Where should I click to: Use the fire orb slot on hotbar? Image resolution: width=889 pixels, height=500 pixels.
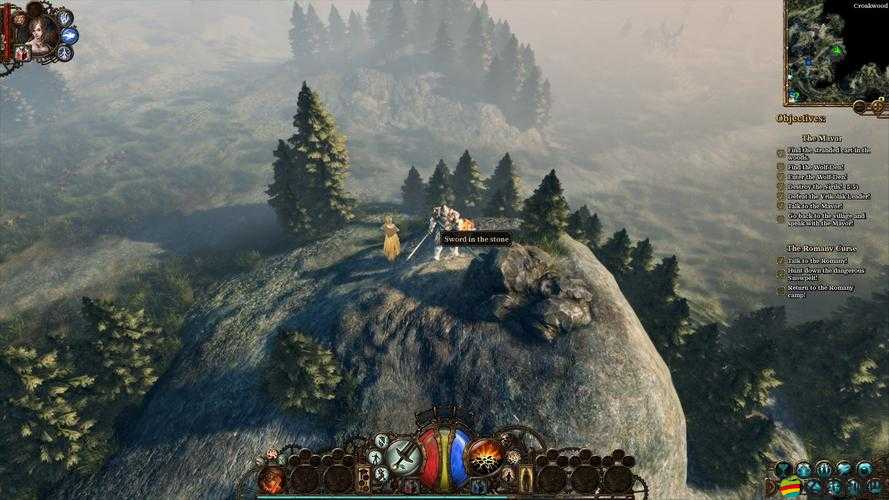click(271, 480)
